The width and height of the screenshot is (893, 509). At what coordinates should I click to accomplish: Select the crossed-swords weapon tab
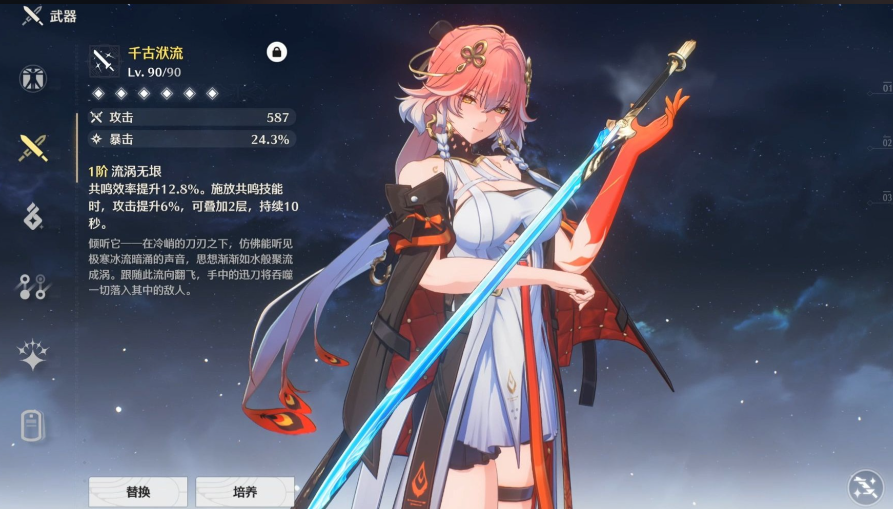pyautogui.click(x=33, y=148)
